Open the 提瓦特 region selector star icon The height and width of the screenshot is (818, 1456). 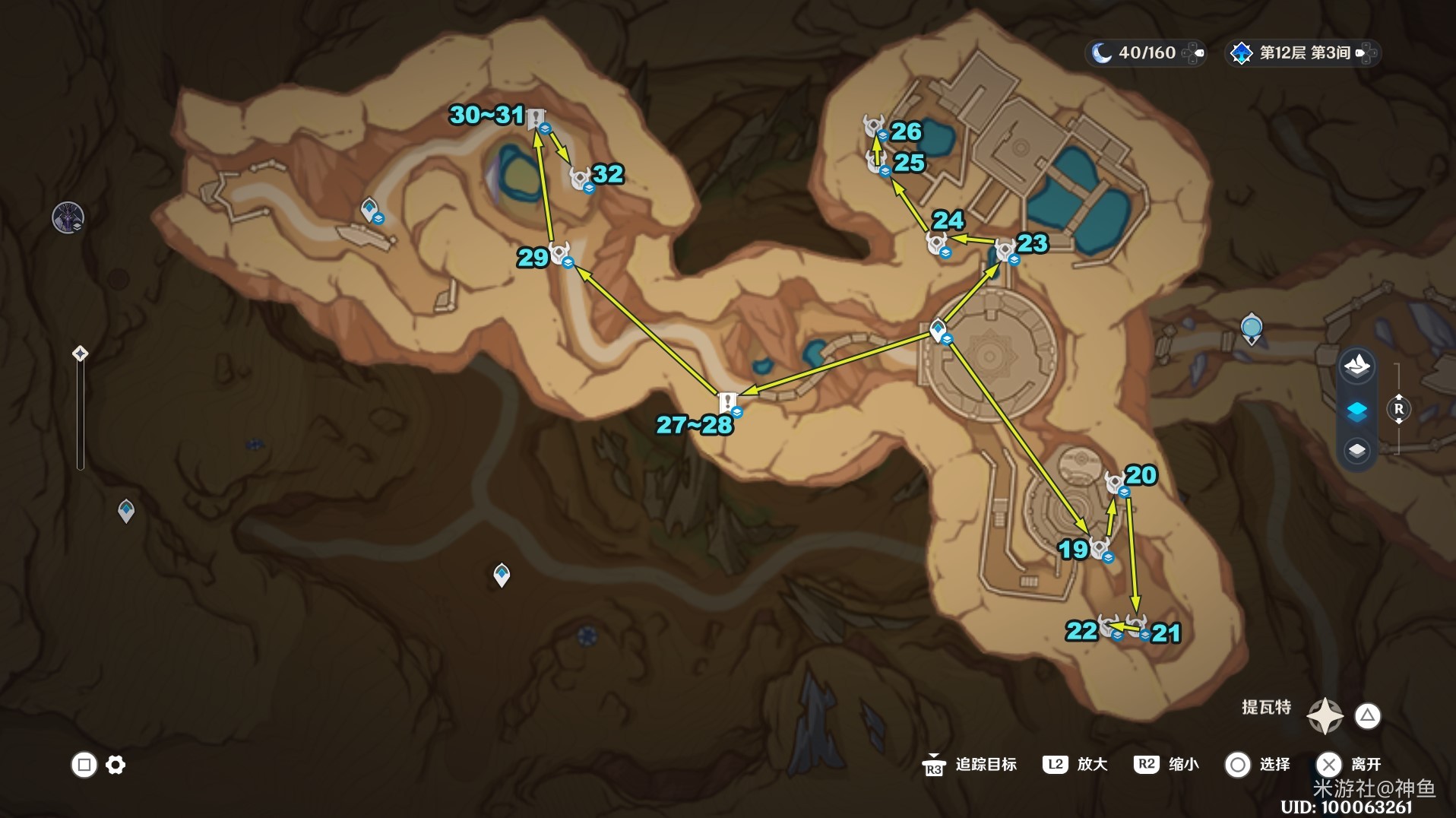(x=1325, y=715)
